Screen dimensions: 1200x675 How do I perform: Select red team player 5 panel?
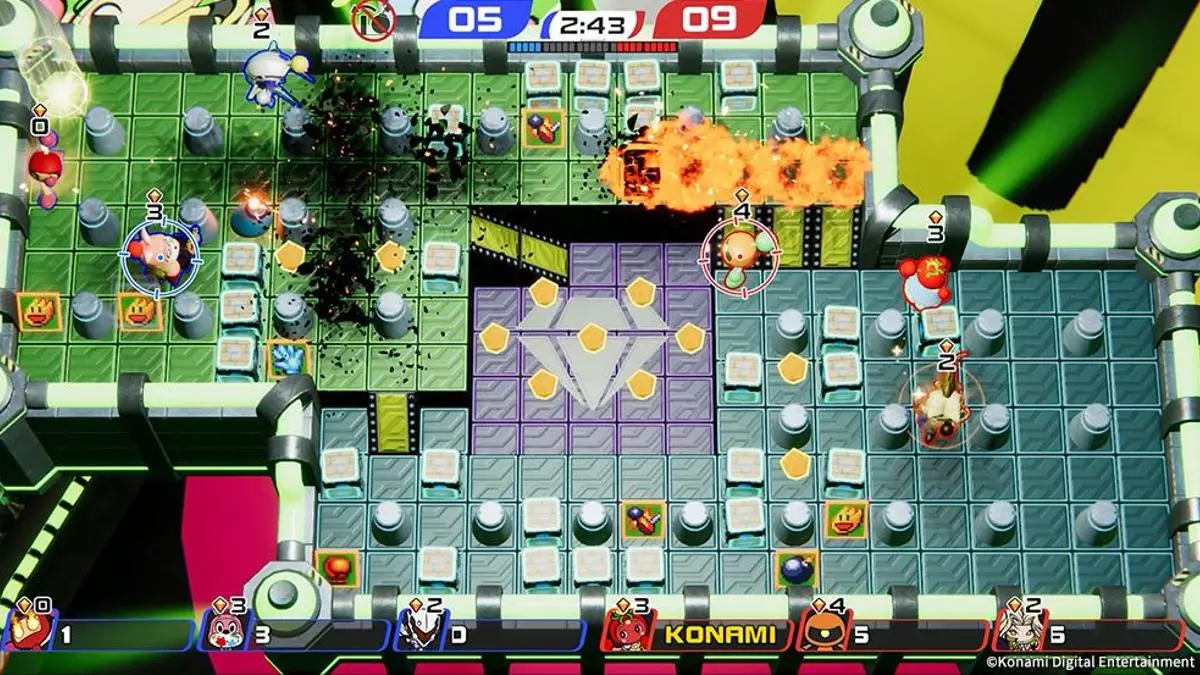tap(893, 634)
